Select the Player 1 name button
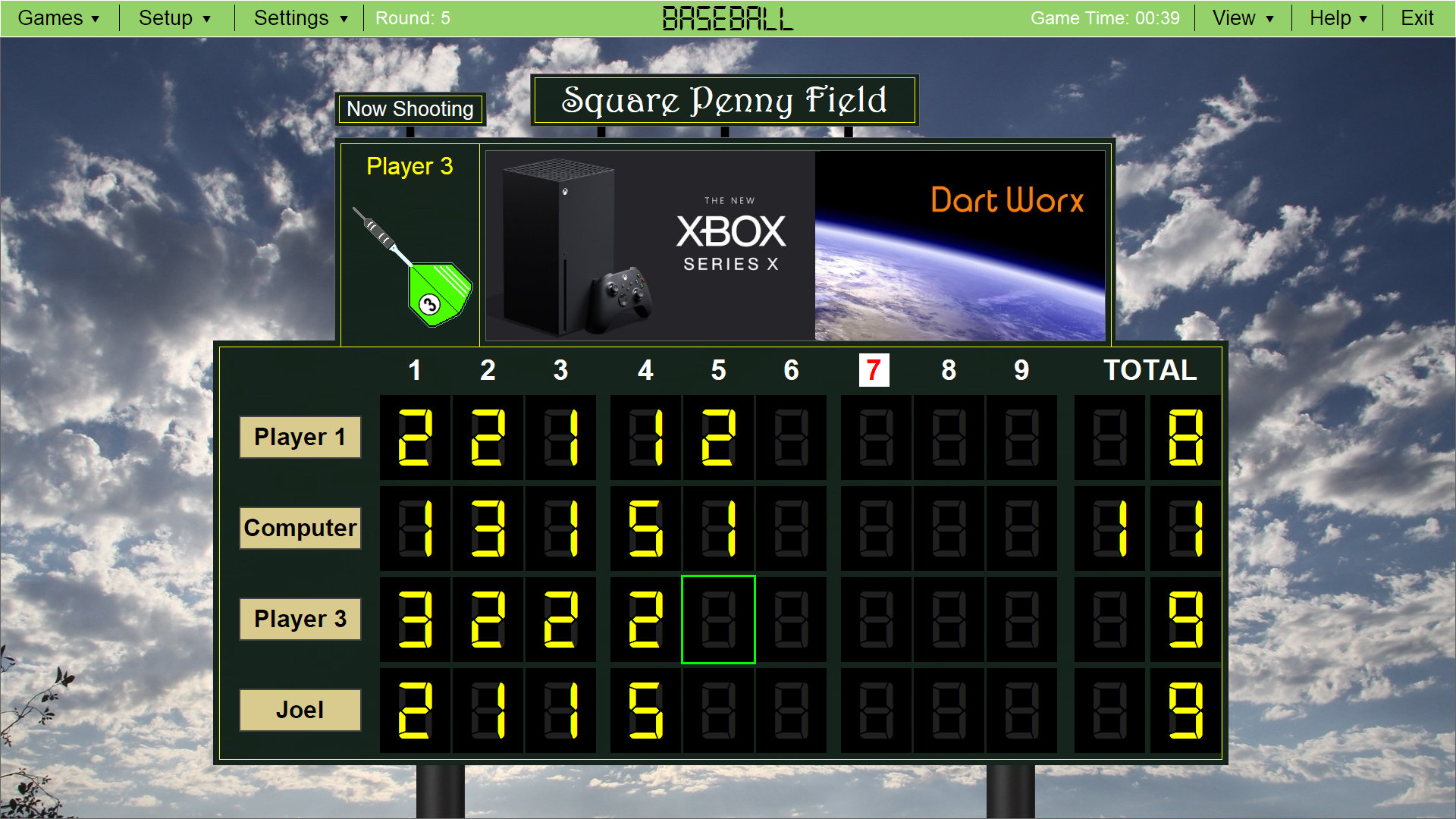1456x819 pixels. tap(300, 437)
